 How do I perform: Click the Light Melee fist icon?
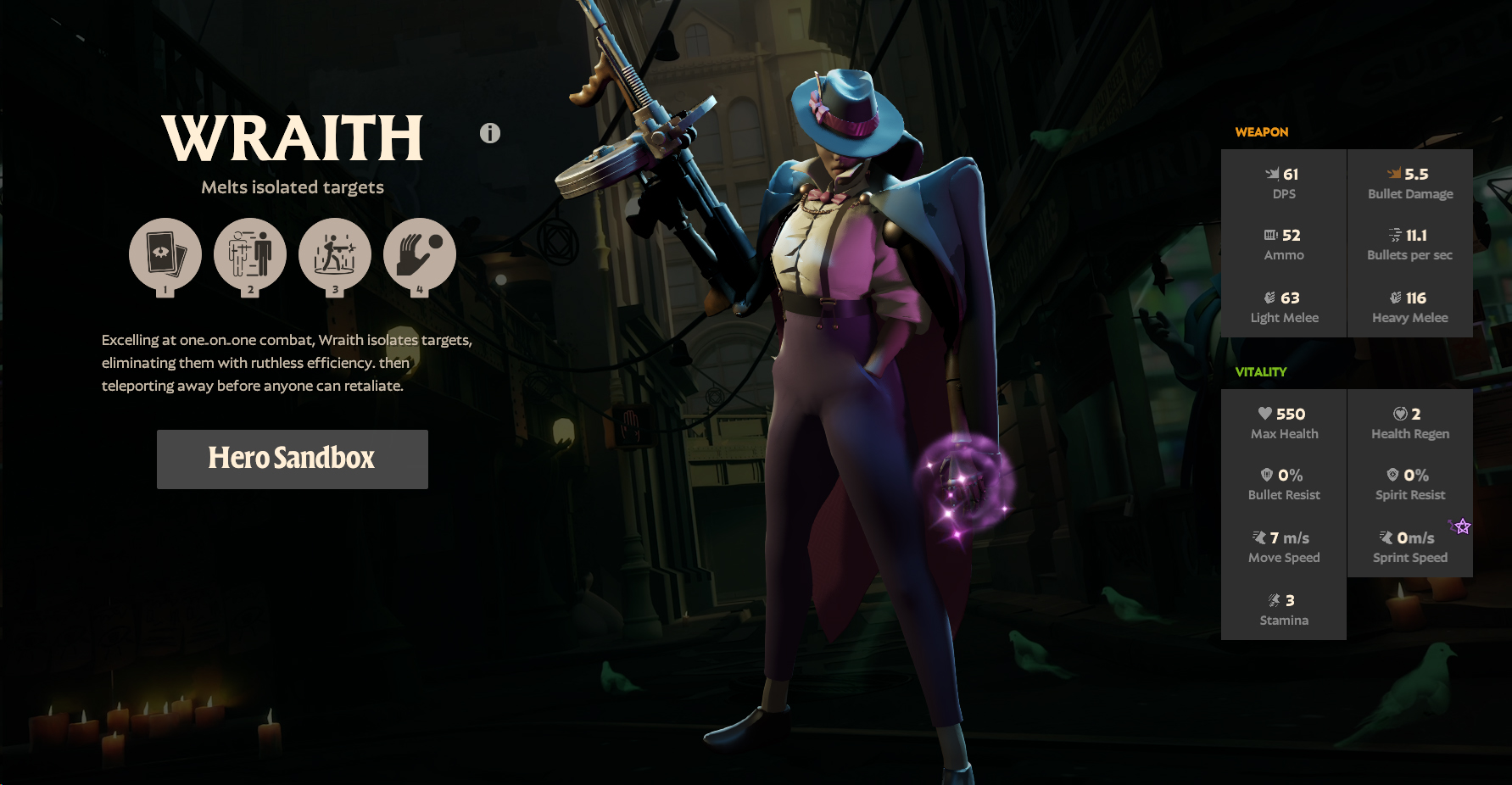pos(1267,298)
